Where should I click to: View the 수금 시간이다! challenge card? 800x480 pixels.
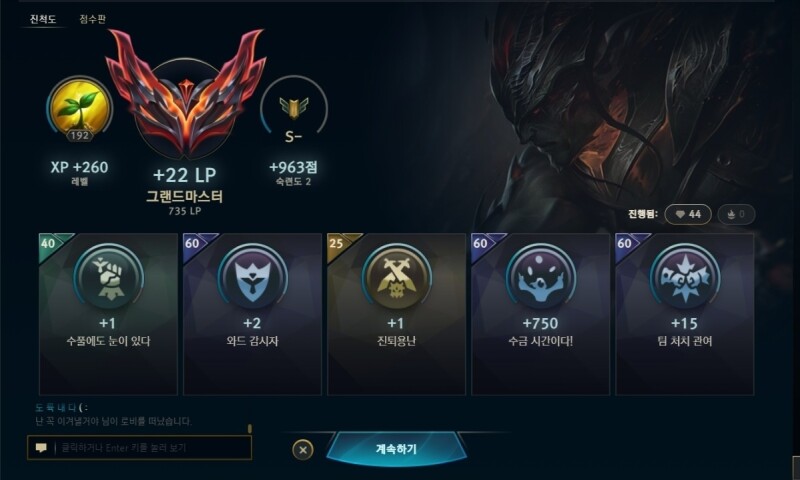point(540,313)
